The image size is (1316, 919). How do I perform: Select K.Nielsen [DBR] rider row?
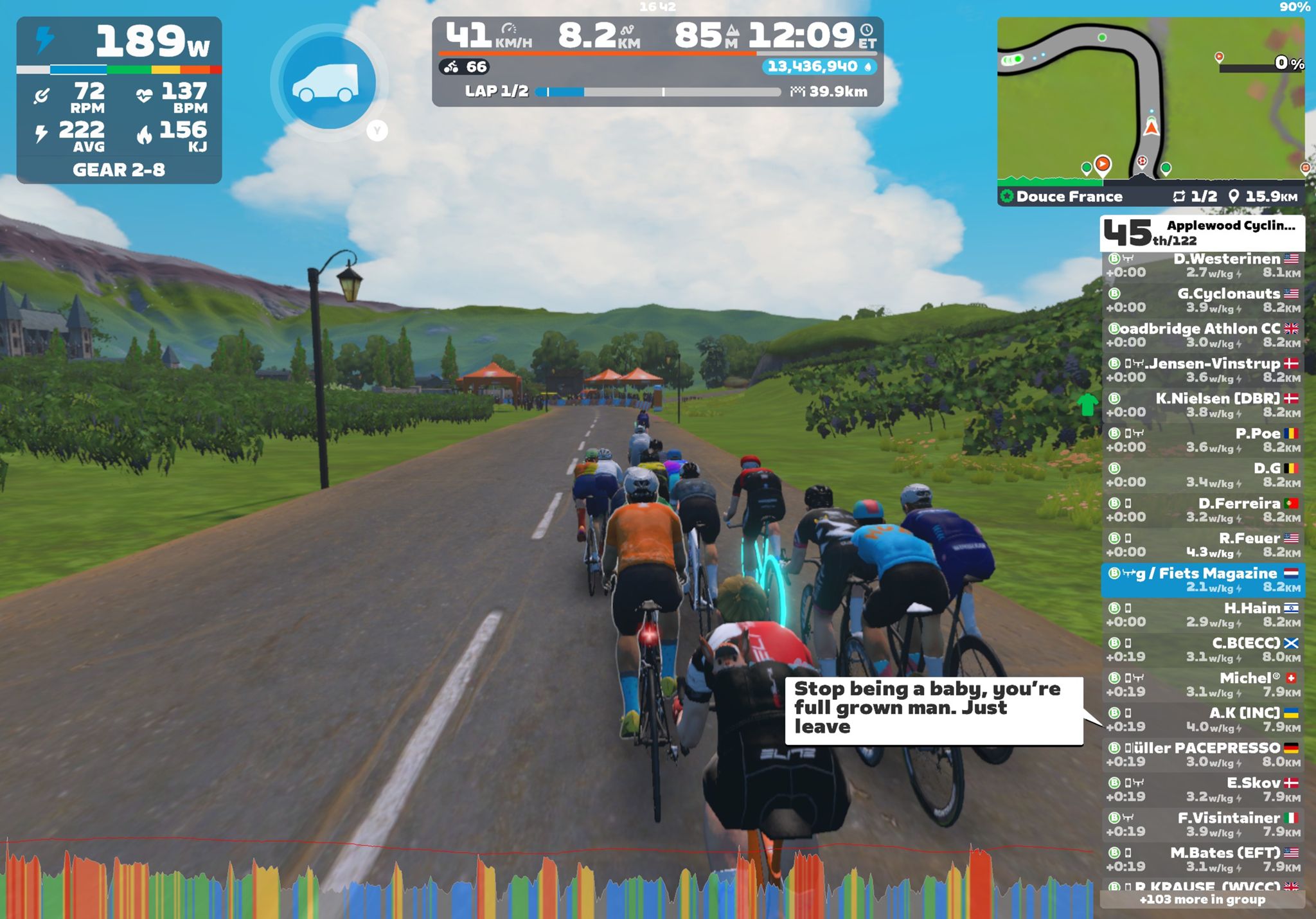(1202, 405)
